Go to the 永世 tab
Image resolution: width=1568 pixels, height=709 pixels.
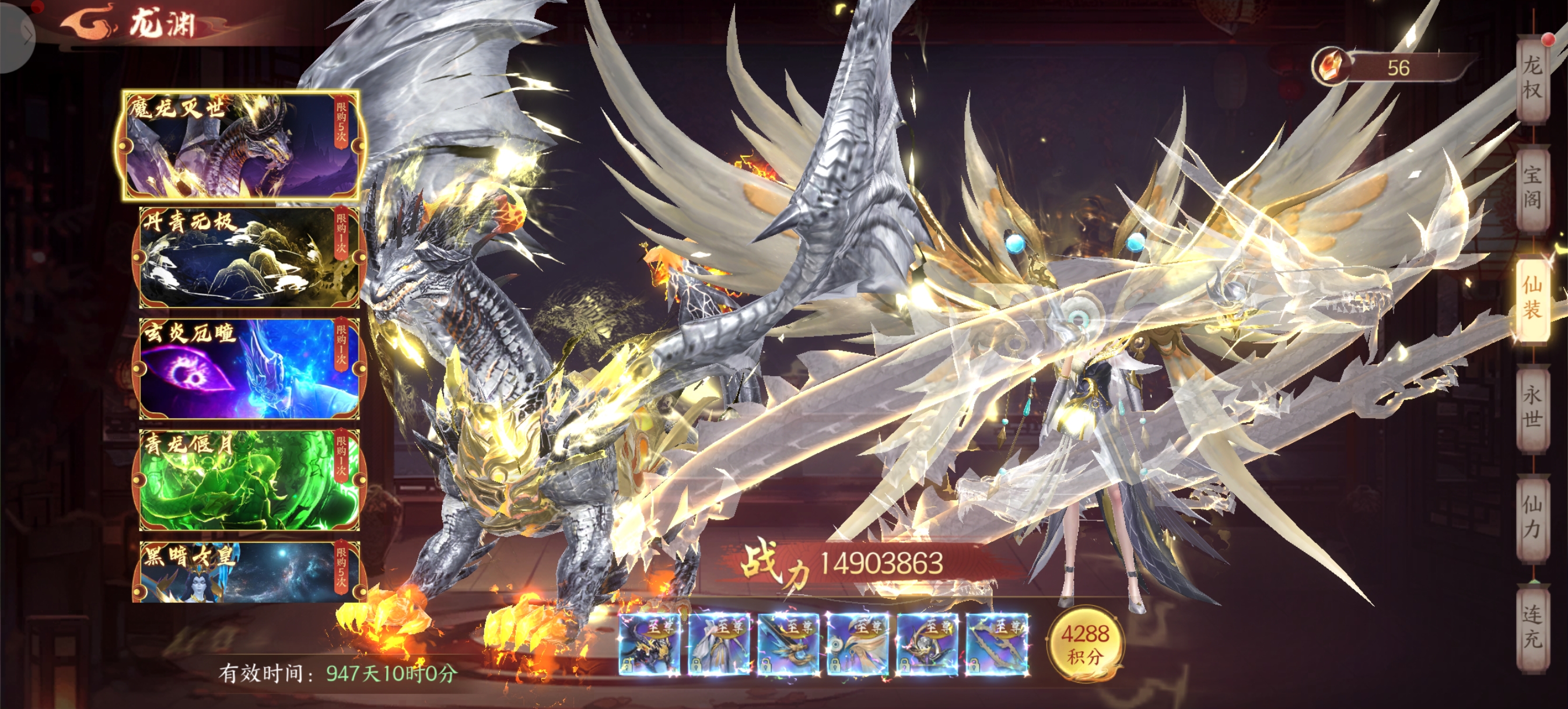(1531, 408)
